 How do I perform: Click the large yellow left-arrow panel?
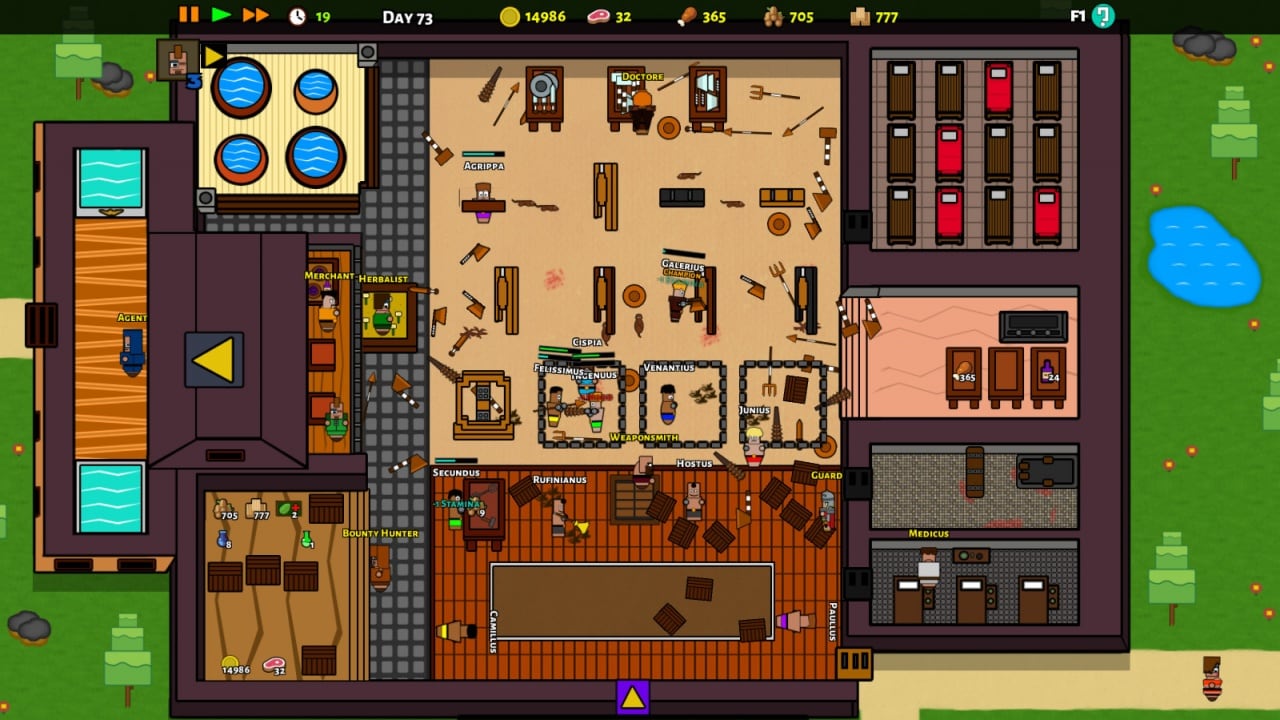pyautogui.click(x=214, y=360)
